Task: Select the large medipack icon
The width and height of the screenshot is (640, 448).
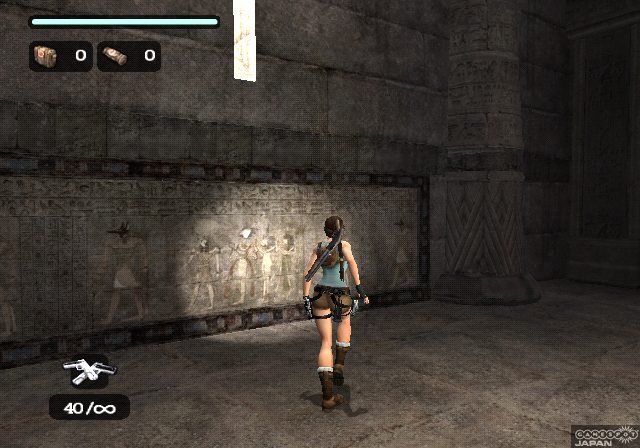Action: coord(47,56)
